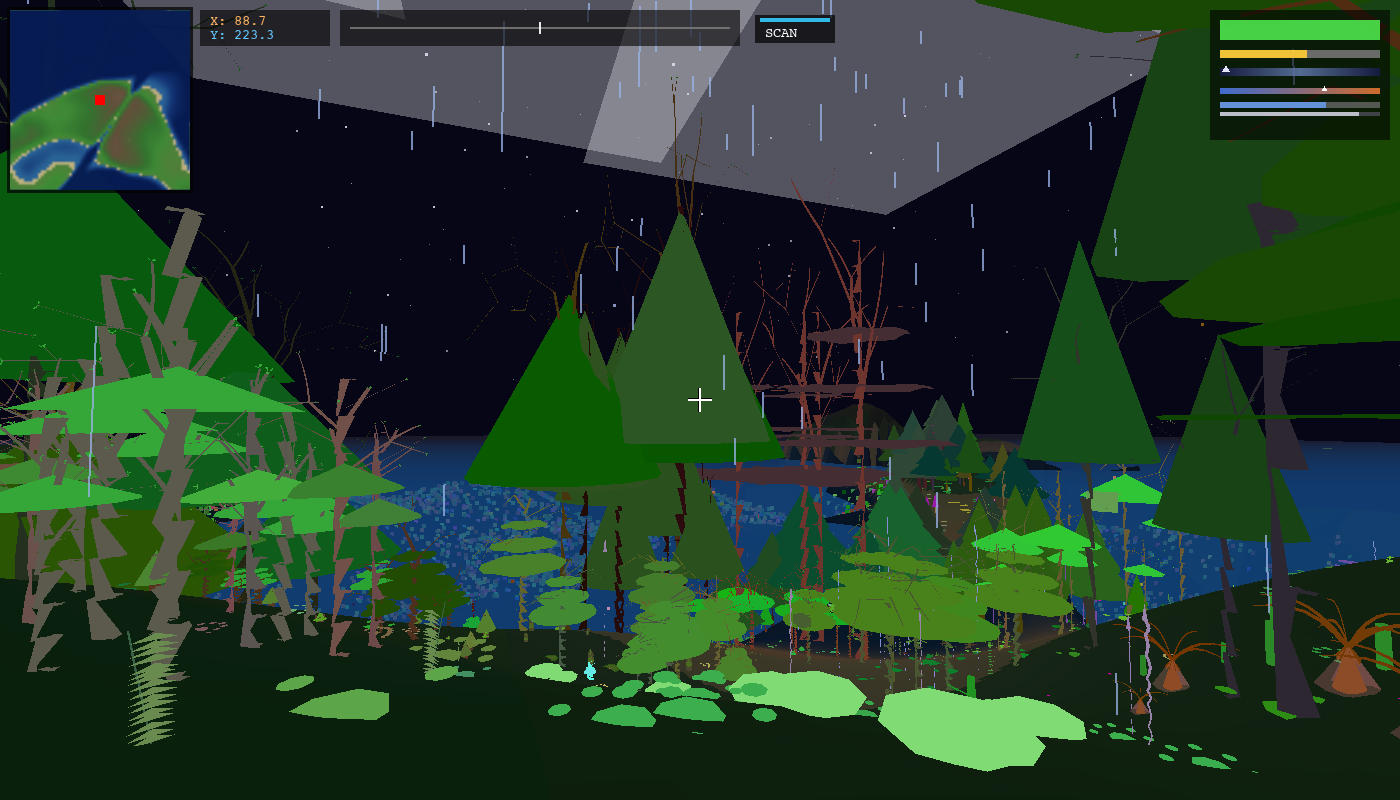The width and height of the screenshot is (1400, 800).
Task: Click the yellow bar in the top-right panel
Action: 1262,54
